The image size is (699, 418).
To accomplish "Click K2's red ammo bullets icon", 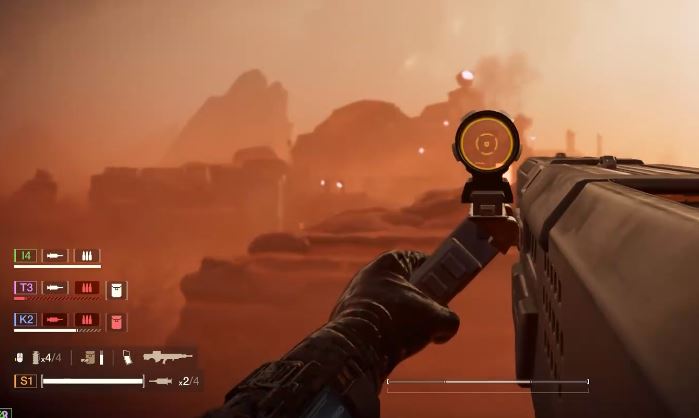I will click(x=86, y=320).
